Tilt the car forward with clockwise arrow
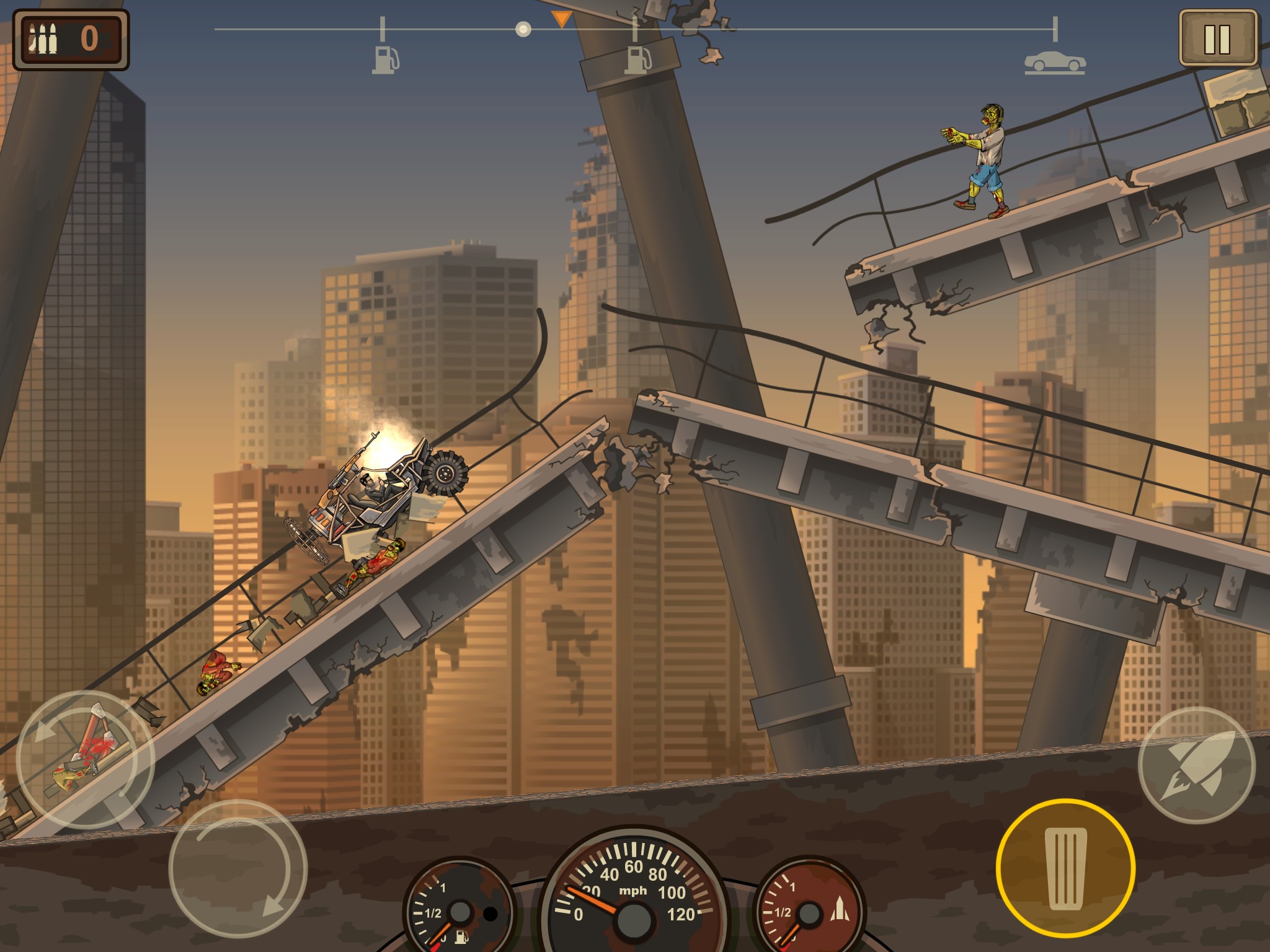Image resolution: width=1270 pixels, height=952 pixels. pos(238,868)
